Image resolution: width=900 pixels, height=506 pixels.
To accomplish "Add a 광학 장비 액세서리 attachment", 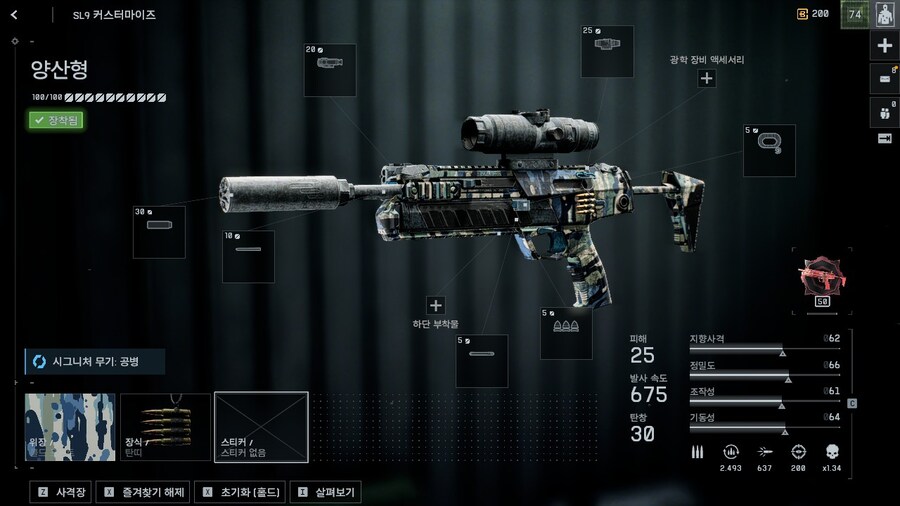I will (x=707, y=78).
